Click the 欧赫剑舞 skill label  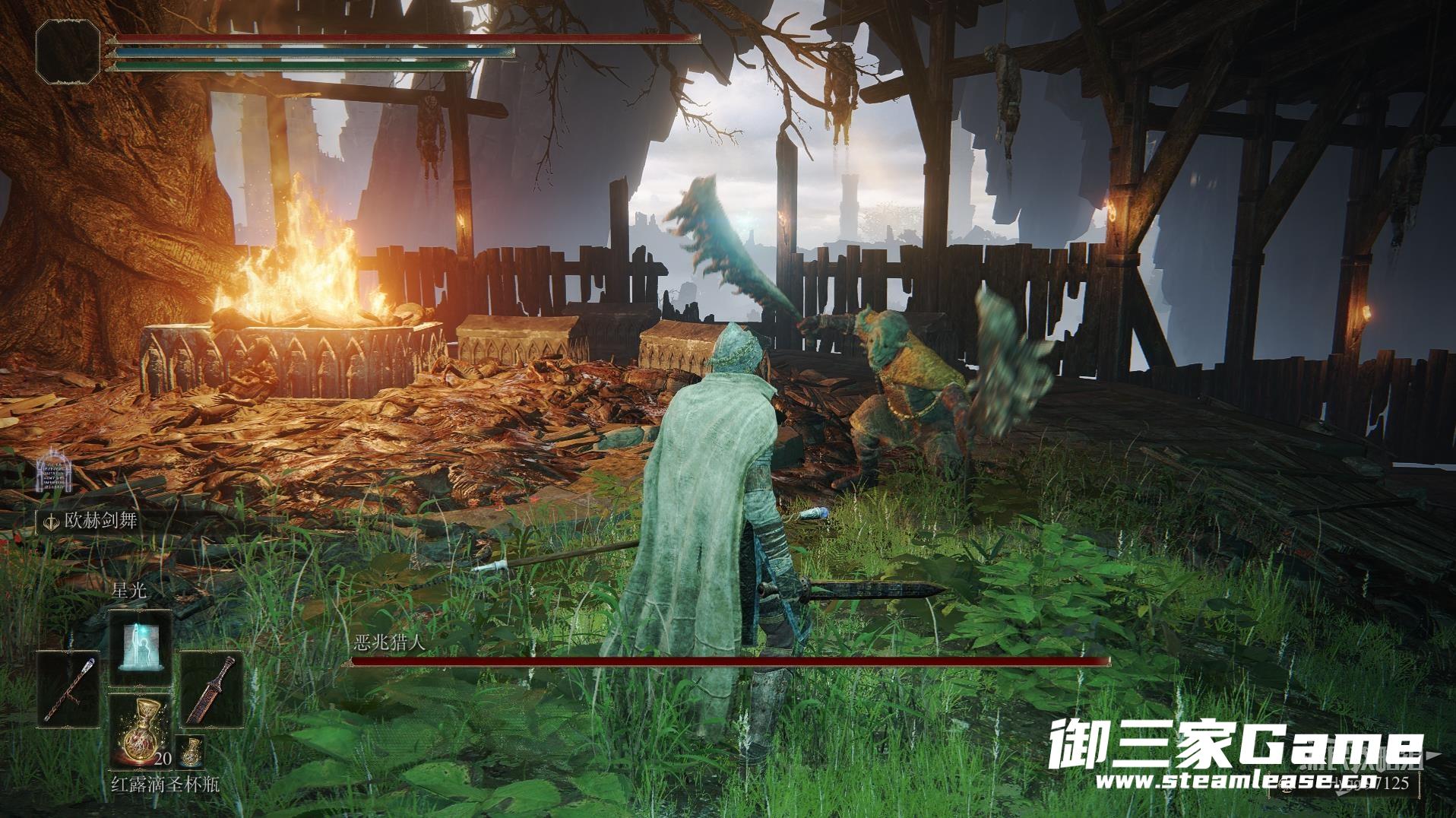(x=93, y=522)
